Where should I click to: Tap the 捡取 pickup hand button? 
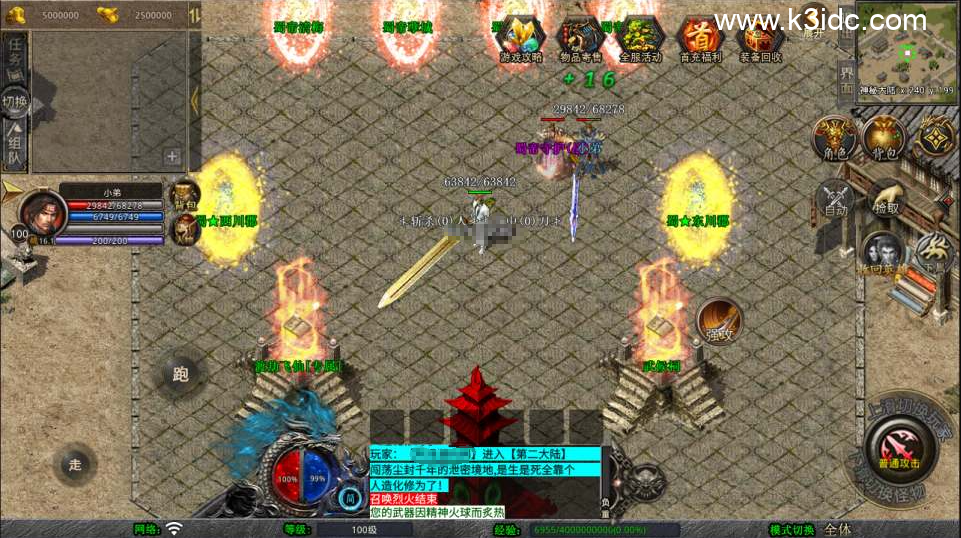885,197
